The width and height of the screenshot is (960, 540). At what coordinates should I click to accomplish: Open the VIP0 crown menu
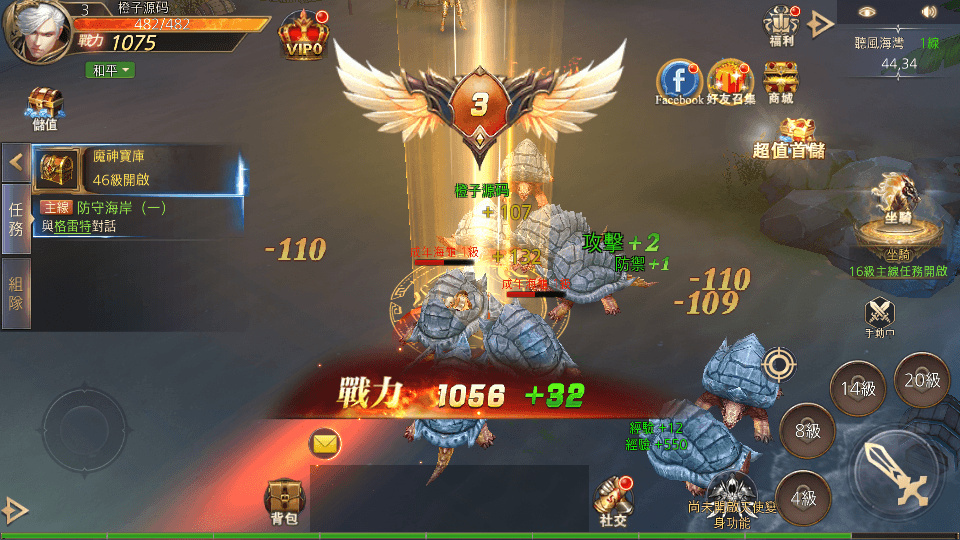[x=305, y=36]
